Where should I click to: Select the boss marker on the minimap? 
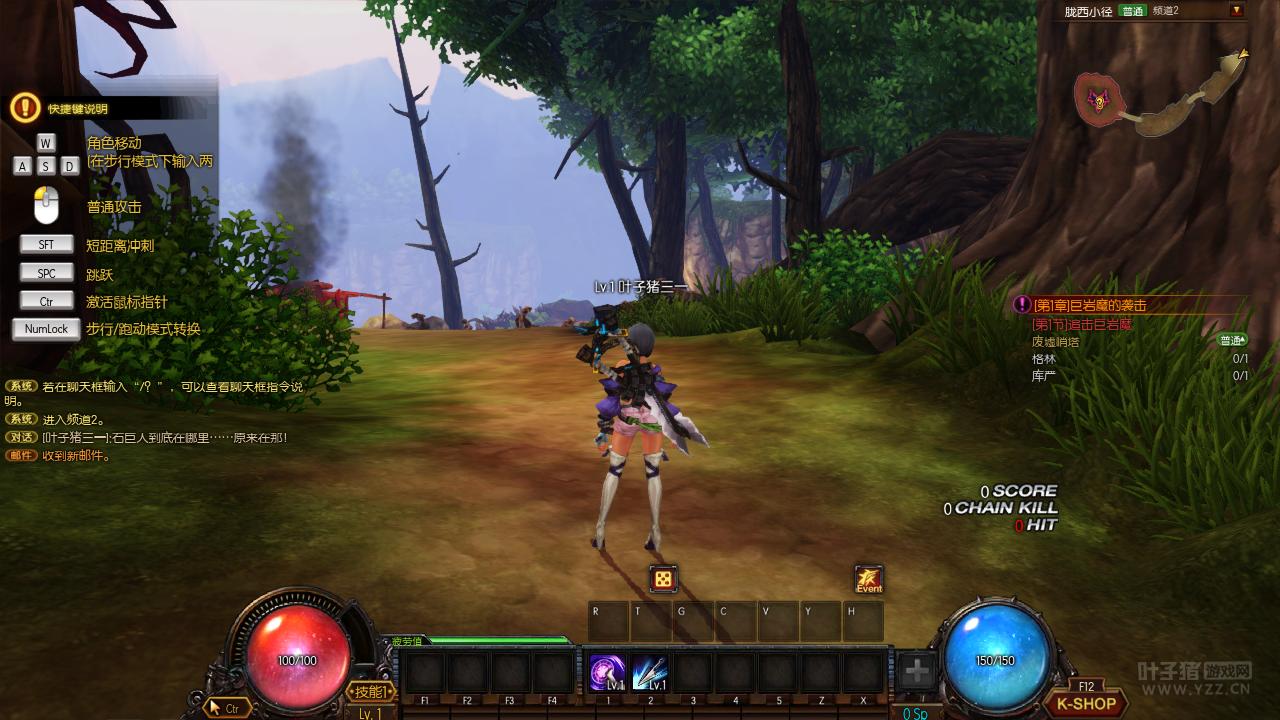[1099, 100]
